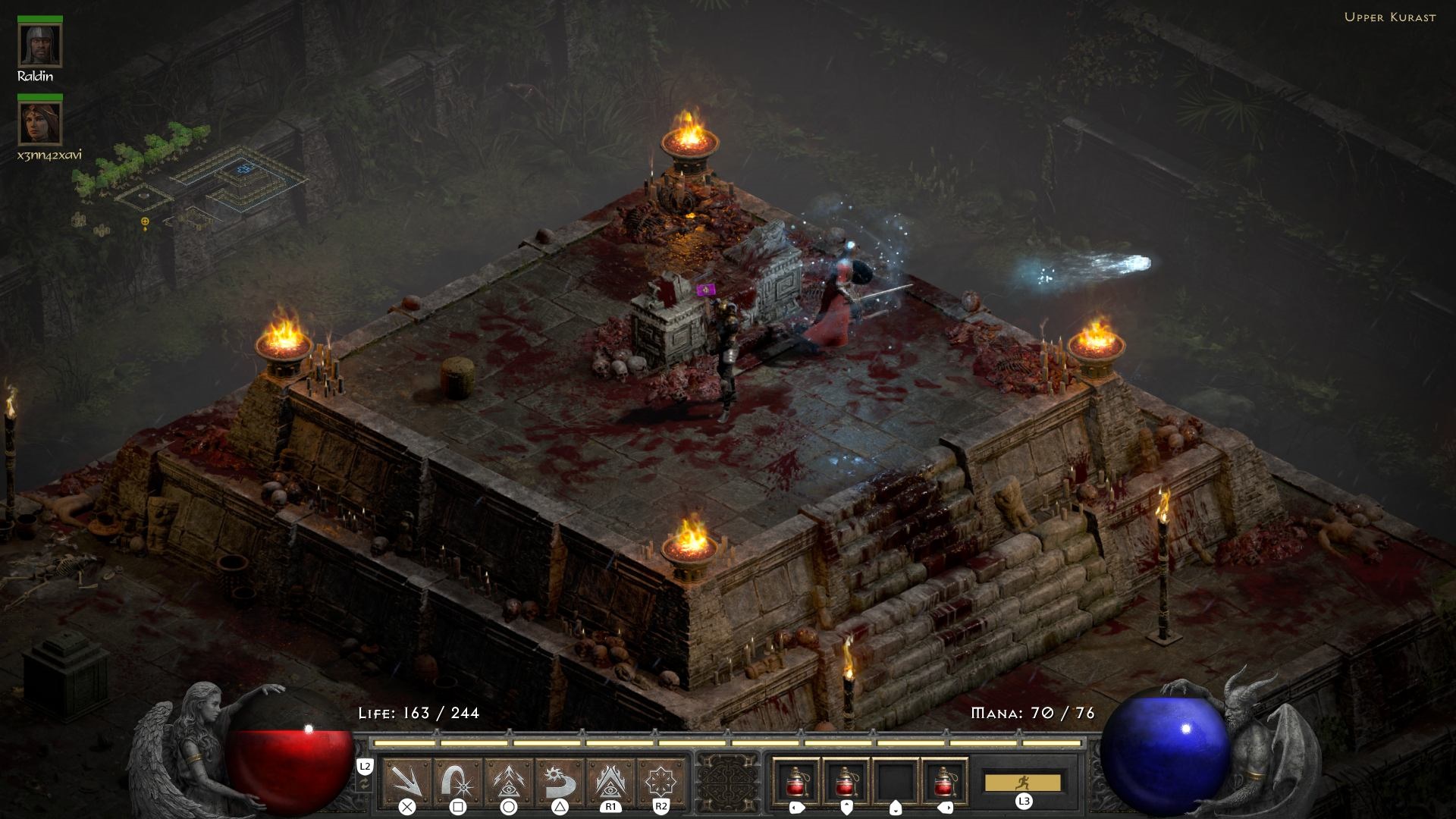The width and height of the screenshot is (1456, 819).
Task: Activate the arc-and-starburst skill icon
Action: [458, 780]
